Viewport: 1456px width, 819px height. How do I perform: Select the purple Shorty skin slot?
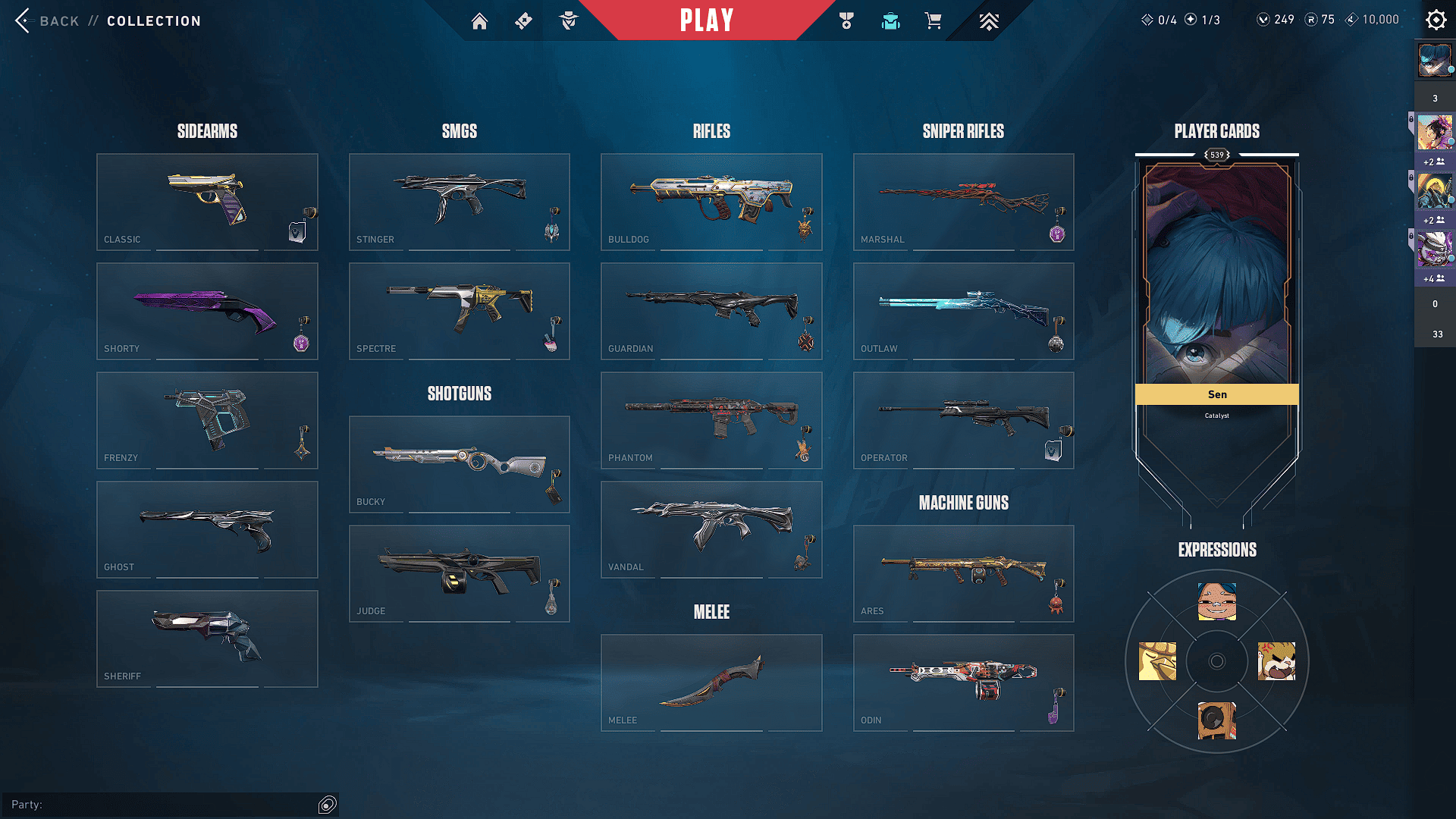[206, 311]
